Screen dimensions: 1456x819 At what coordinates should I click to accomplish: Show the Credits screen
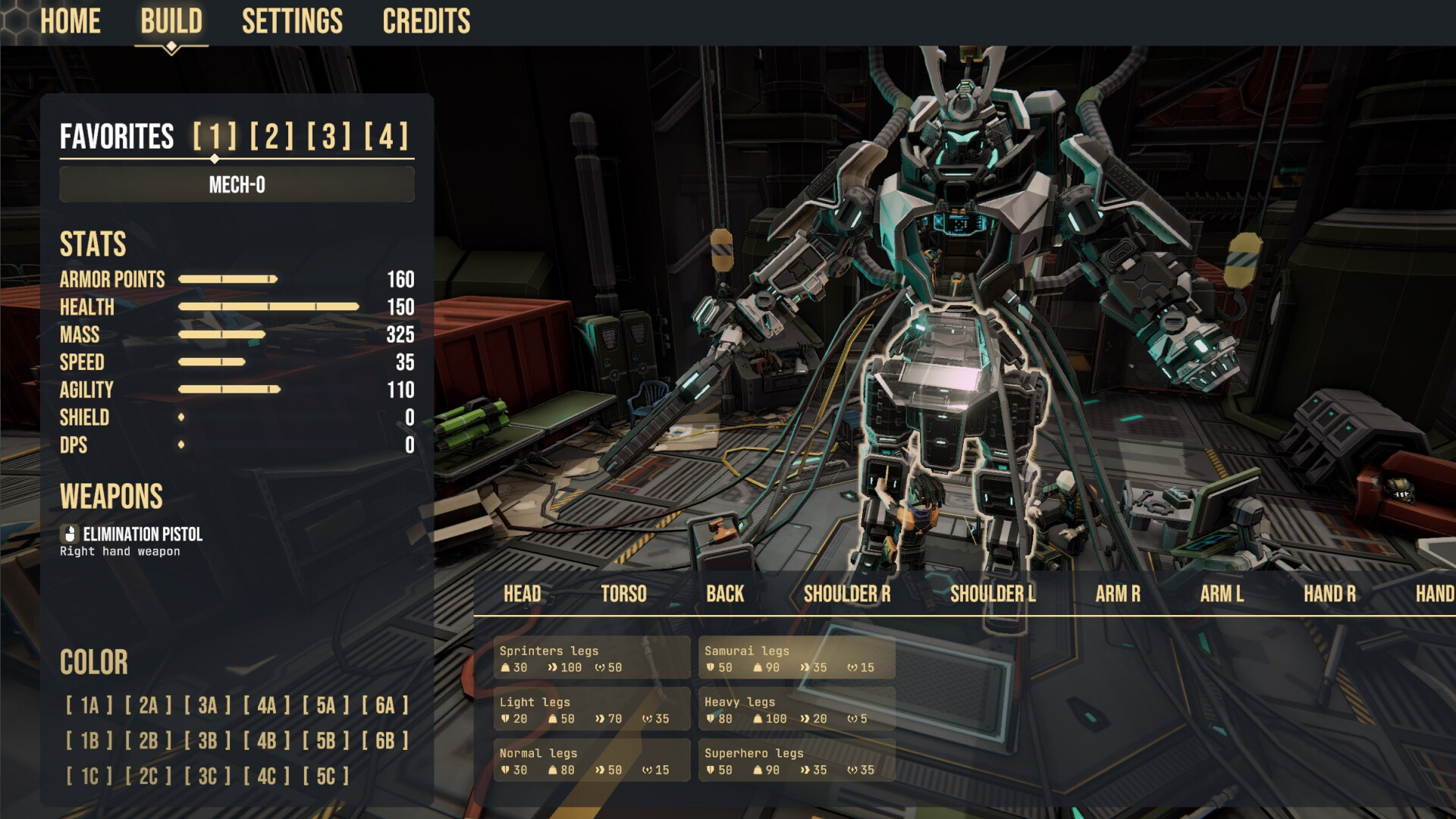click(426, 21)
